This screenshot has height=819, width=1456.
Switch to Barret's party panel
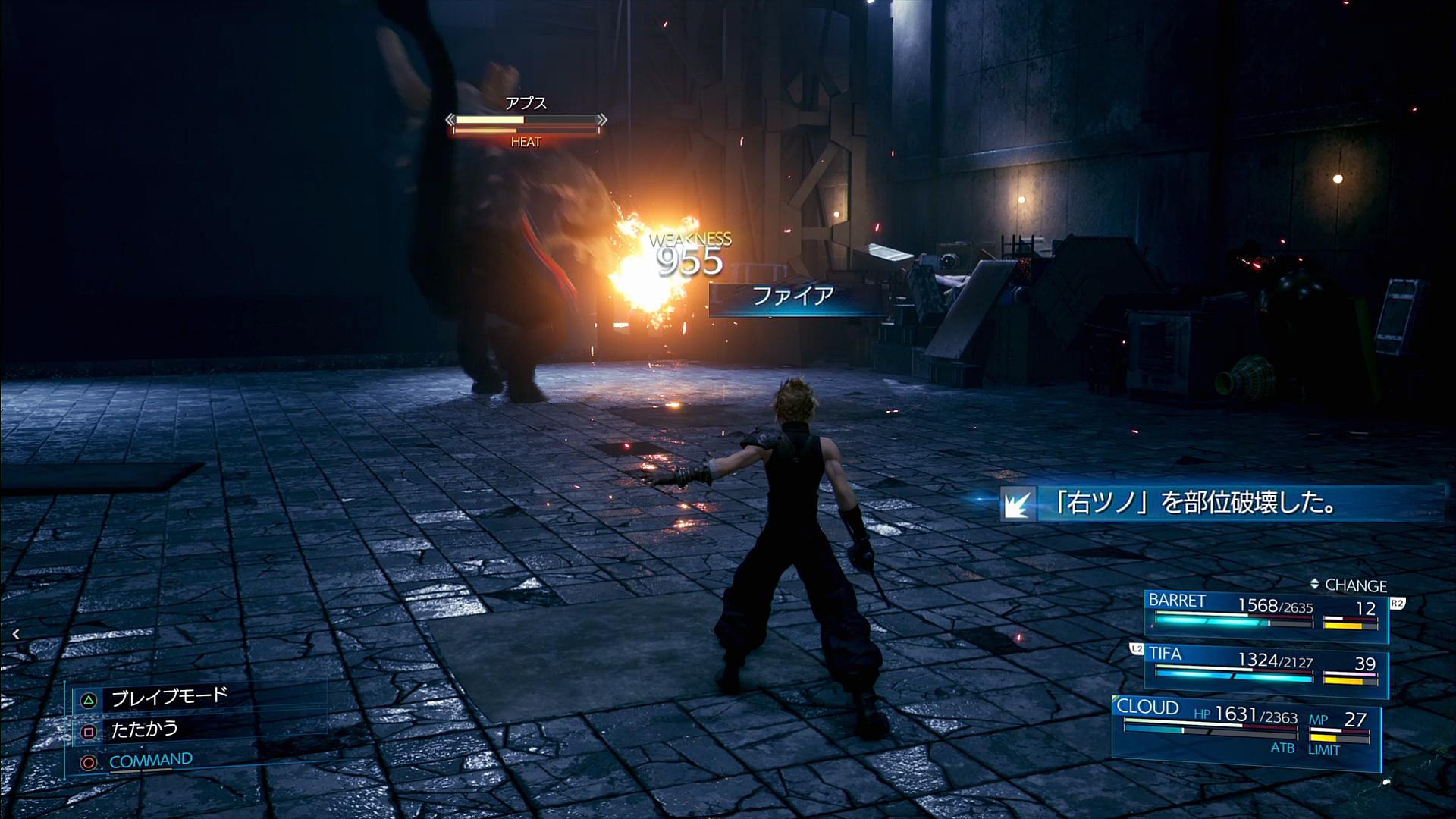click(1265, 613)
